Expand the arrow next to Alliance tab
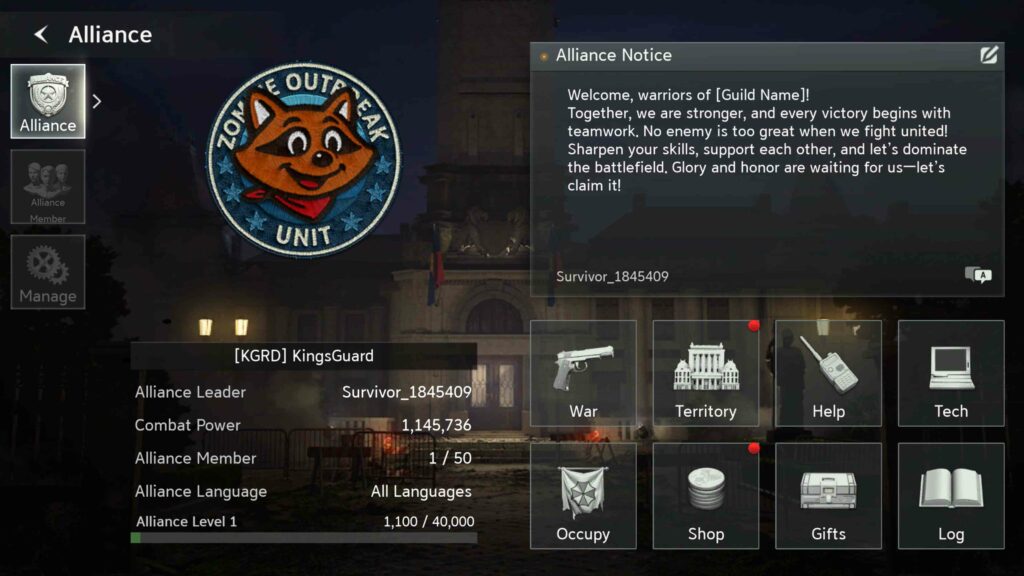This screenshot has height=576, width=1024. pyautogui.click(x=97, y=101)
